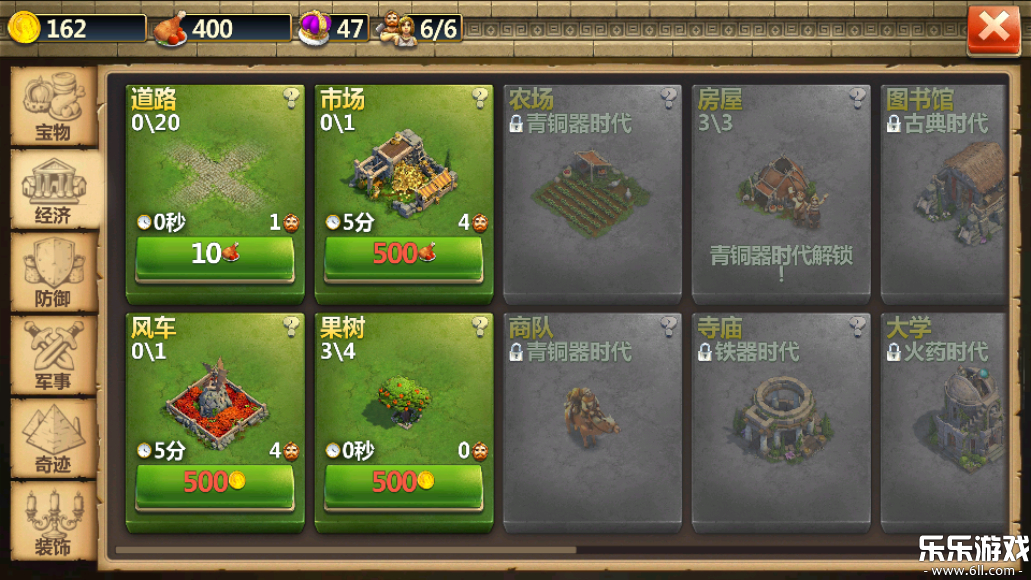Buy 道路 road for 10 food
This screenshot has width=1031, height=580.
[215, 256]
